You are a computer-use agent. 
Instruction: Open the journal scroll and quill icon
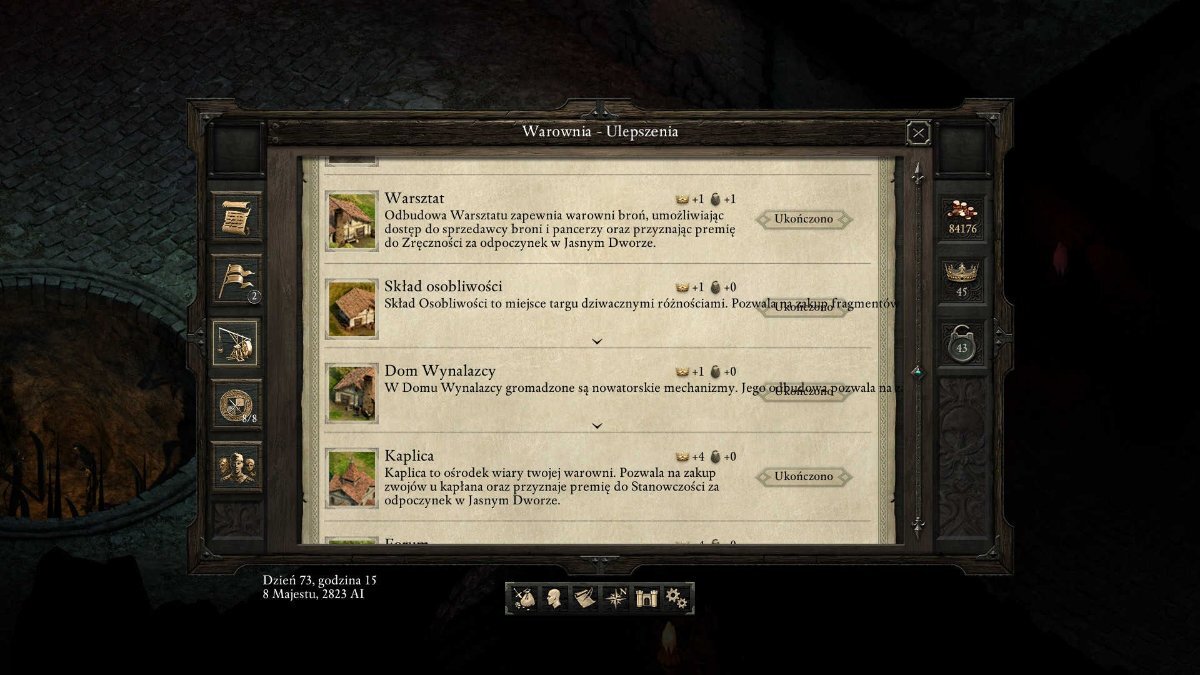tap(584, 598)
